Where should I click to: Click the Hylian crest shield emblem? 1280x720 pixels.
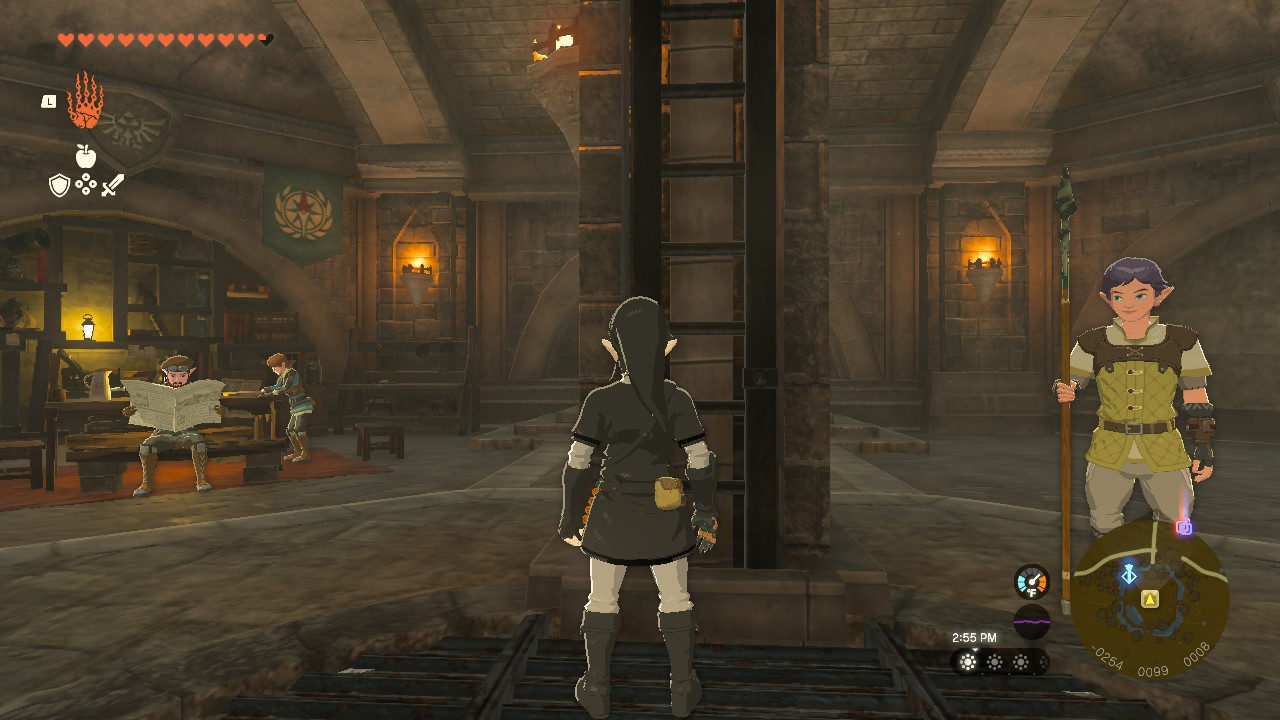coord(133,130)
